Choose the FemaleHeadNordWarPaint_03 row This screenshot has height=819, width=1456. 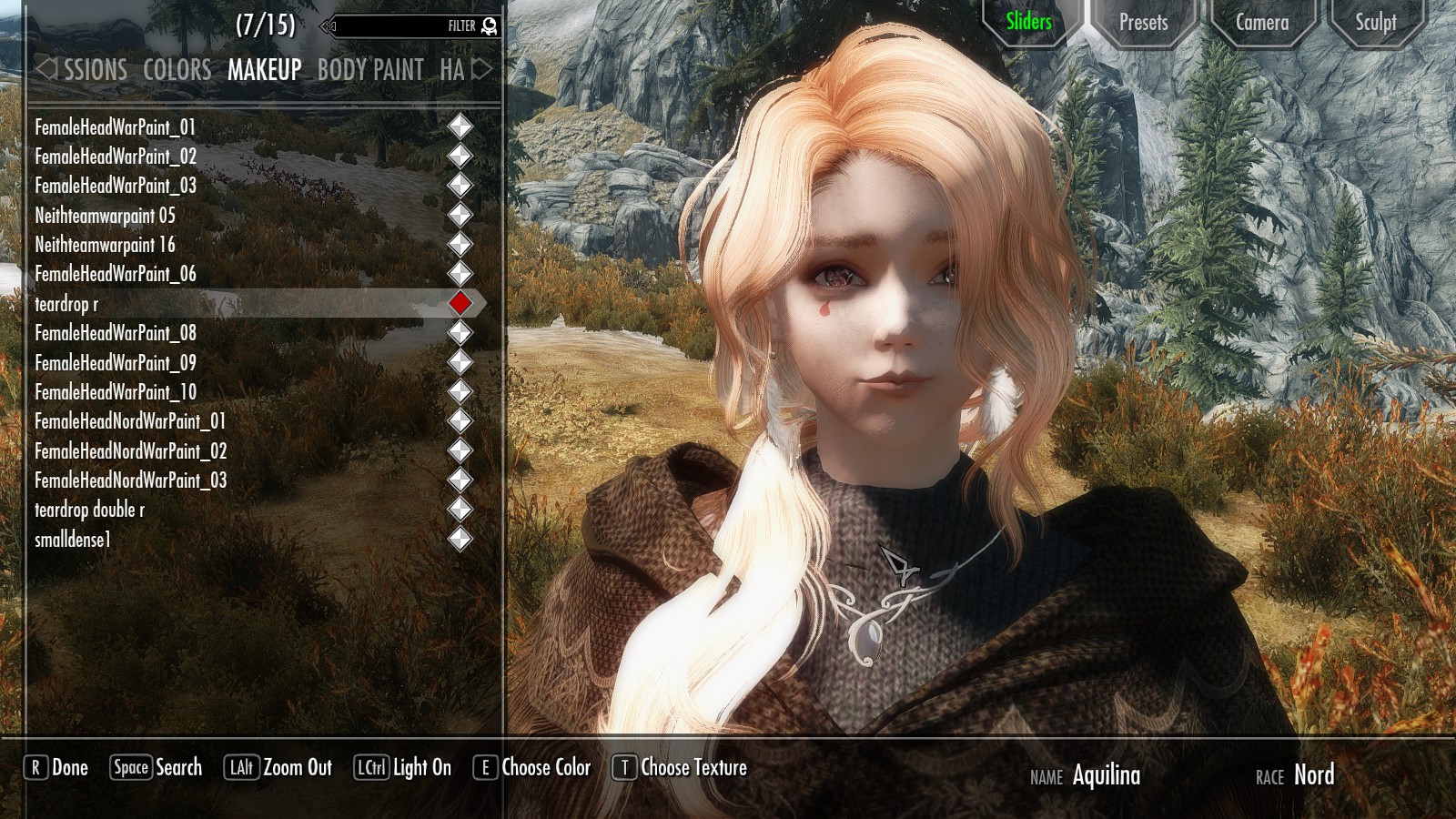point(130,480)
